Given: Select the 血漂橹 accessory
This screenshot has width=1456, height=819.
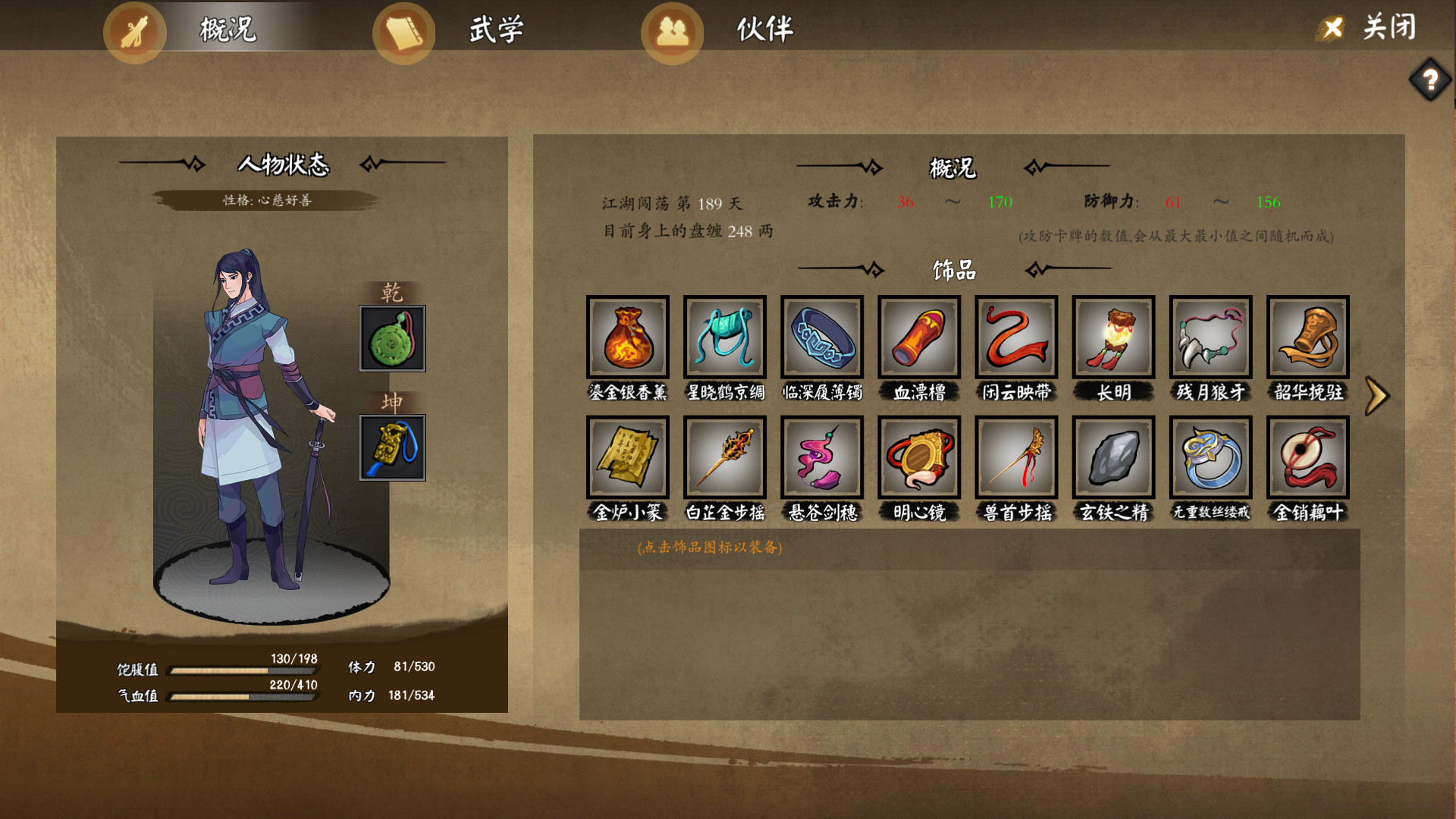Looking at the screenshot, I should tap(919, 337).
